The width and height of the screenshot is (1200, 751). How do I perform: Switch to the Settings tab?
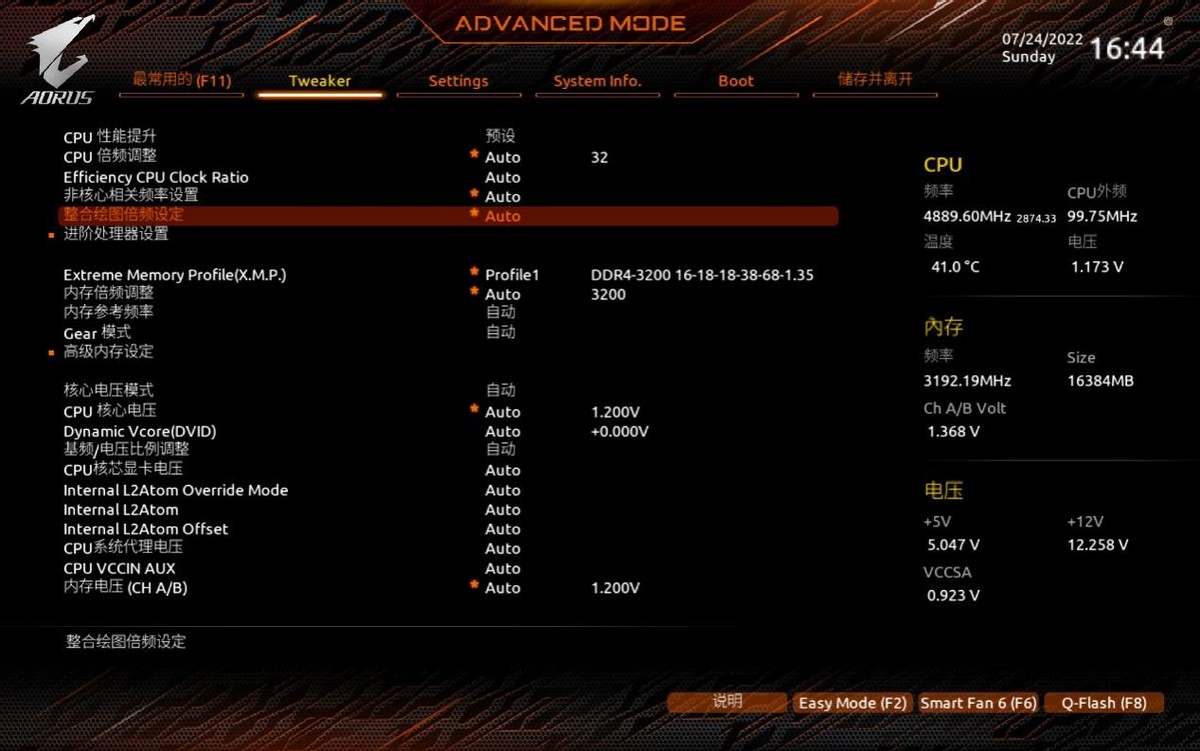click(458, 81)
